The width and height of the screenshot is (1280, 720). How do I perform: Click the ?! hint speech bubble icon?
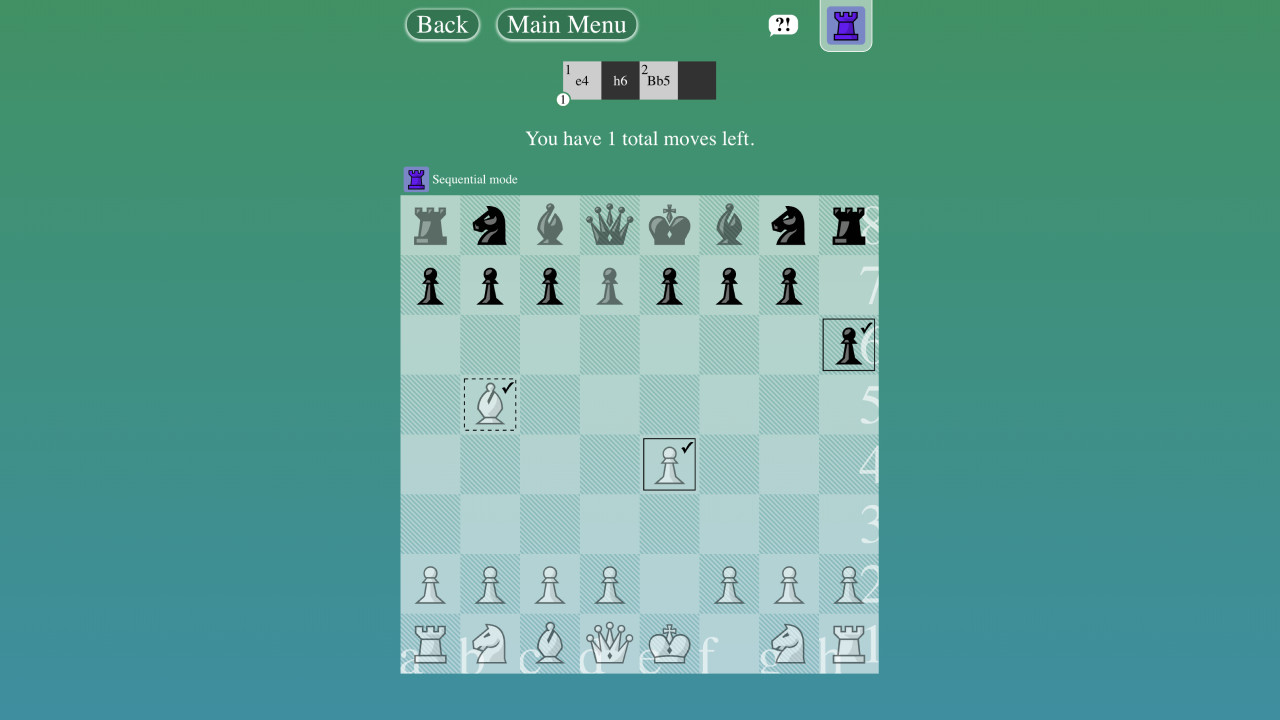coord(784,24)
